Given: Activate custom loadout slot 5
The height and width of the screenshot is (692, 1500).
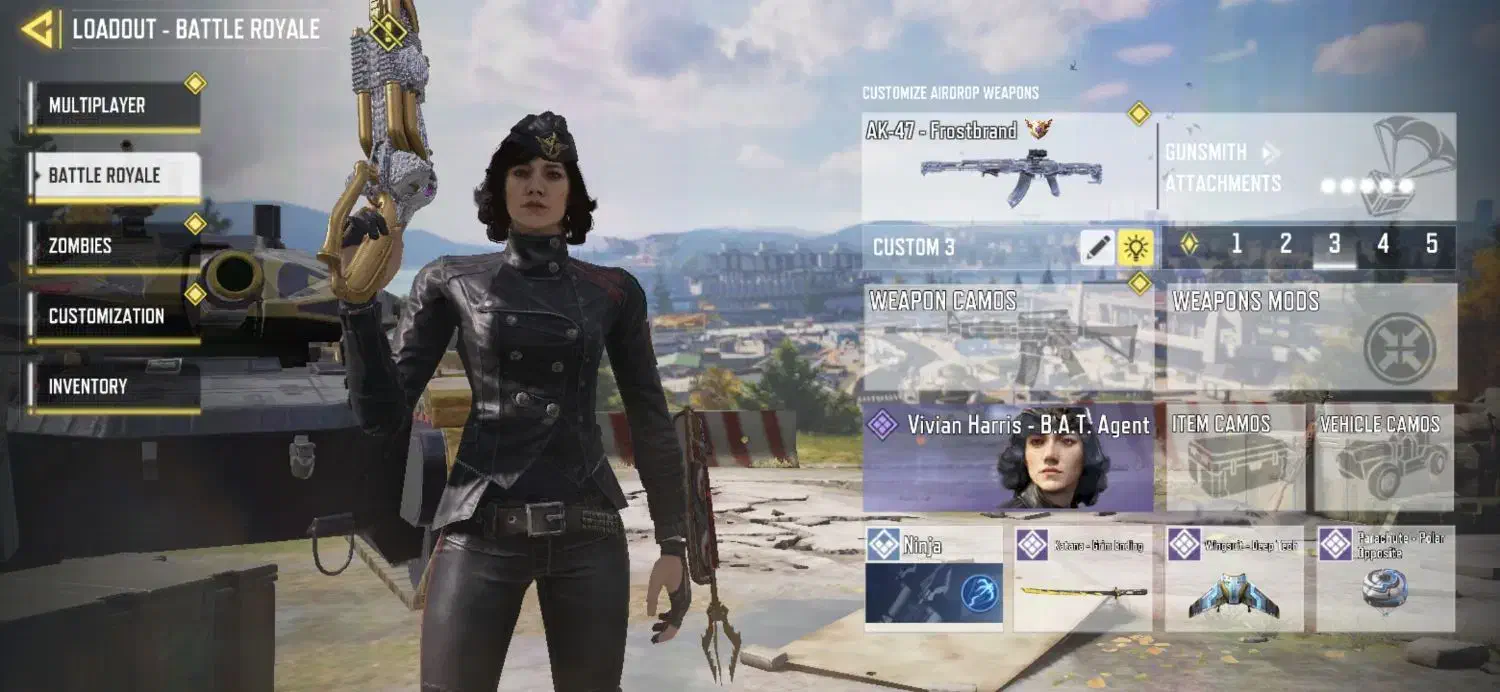Looking at the screenshot, I should point(1431,245).
